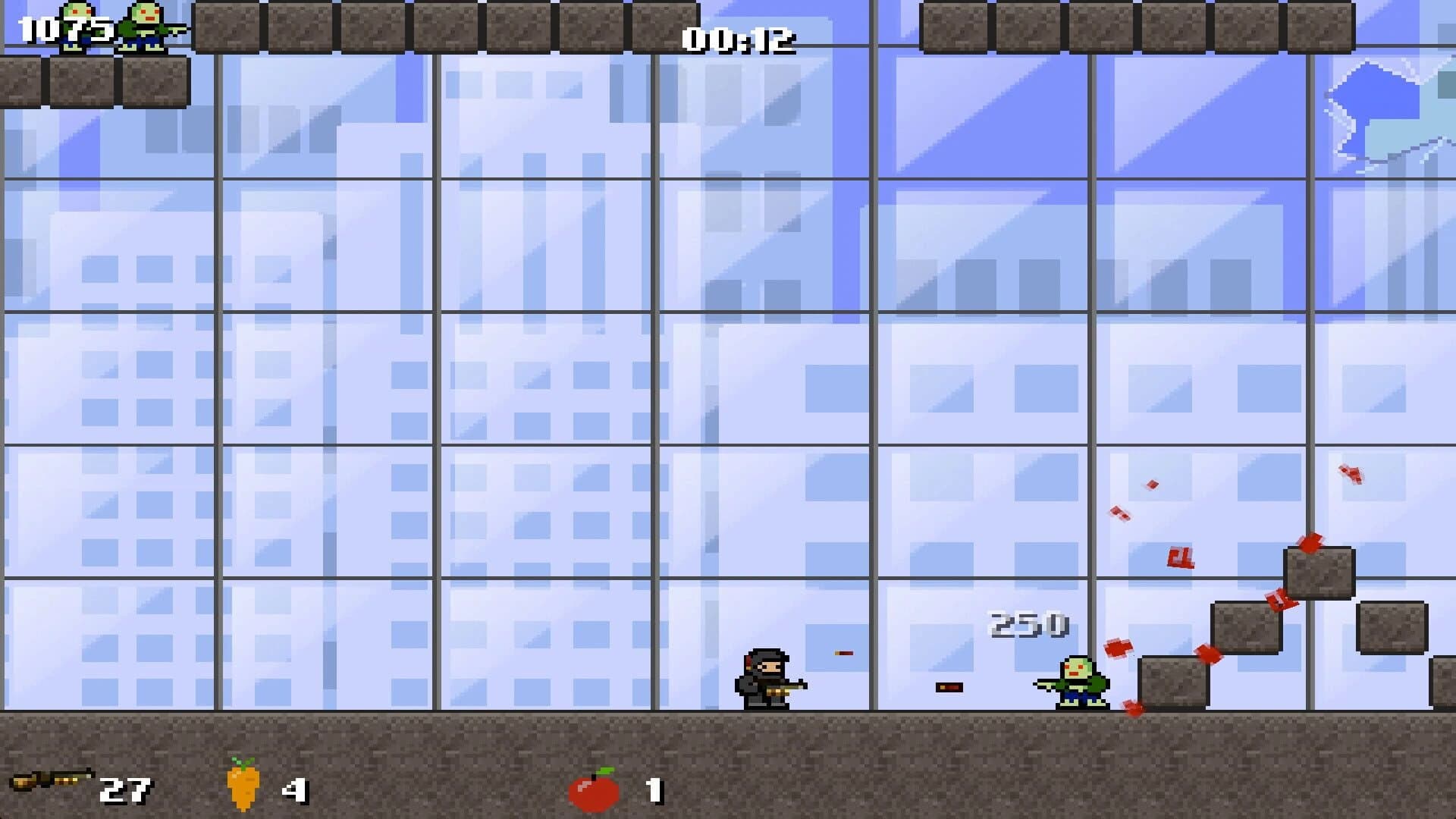
Task: Click the 250 points popup text
Action: [x=1029, y=623]
